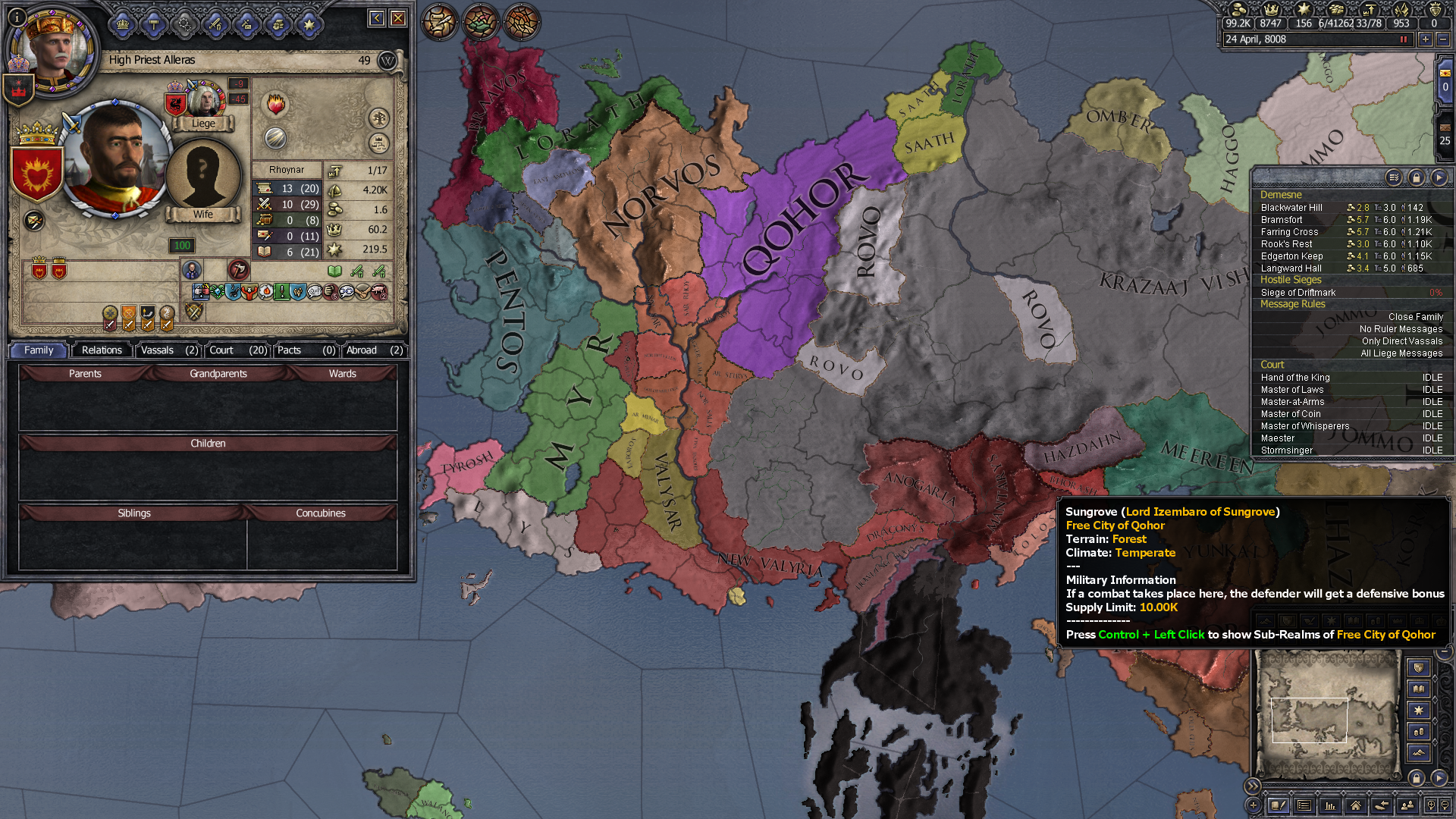Screen dimensions: 1456x819
Task: Click the home icon to jump to capital
Action: click(1356, 806)
